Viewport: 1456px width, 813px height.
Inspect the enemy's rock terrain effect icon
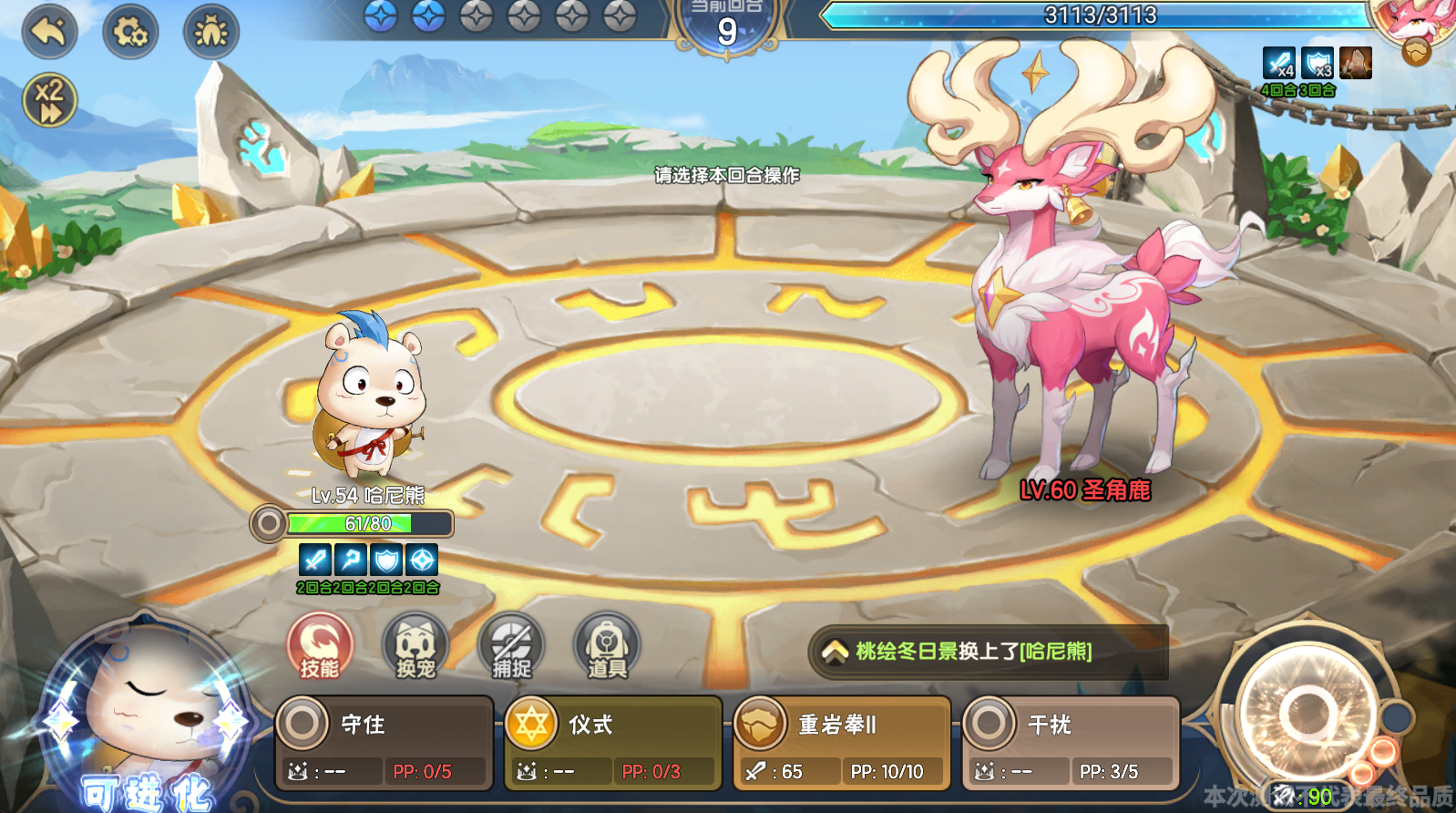[1356, 66]
